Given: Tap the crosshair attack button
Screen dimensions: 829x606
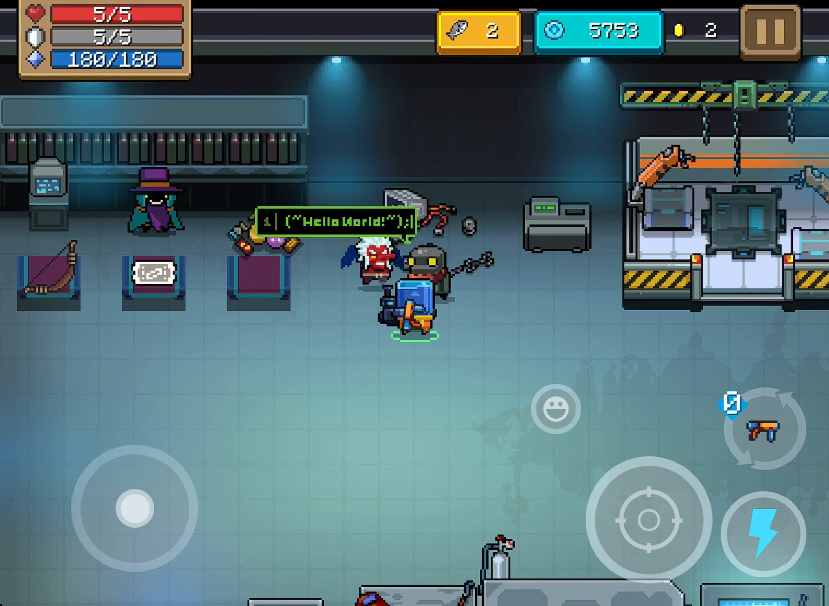Looking at the screenshot, I should 648,519.
